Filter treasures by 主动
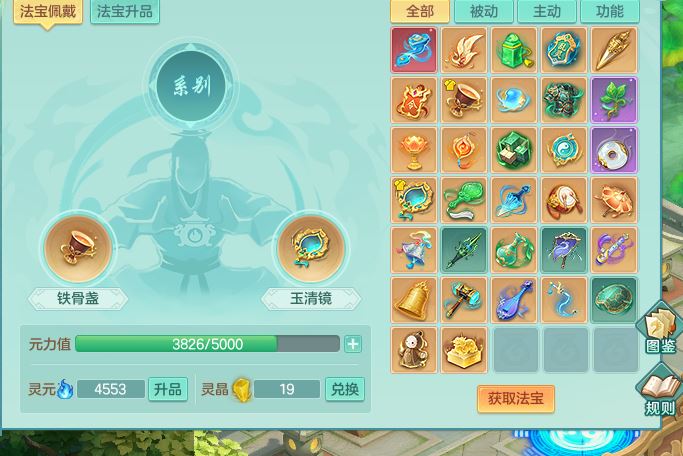The width and height of the screenshot is (683, 456). tap(546, 12)
